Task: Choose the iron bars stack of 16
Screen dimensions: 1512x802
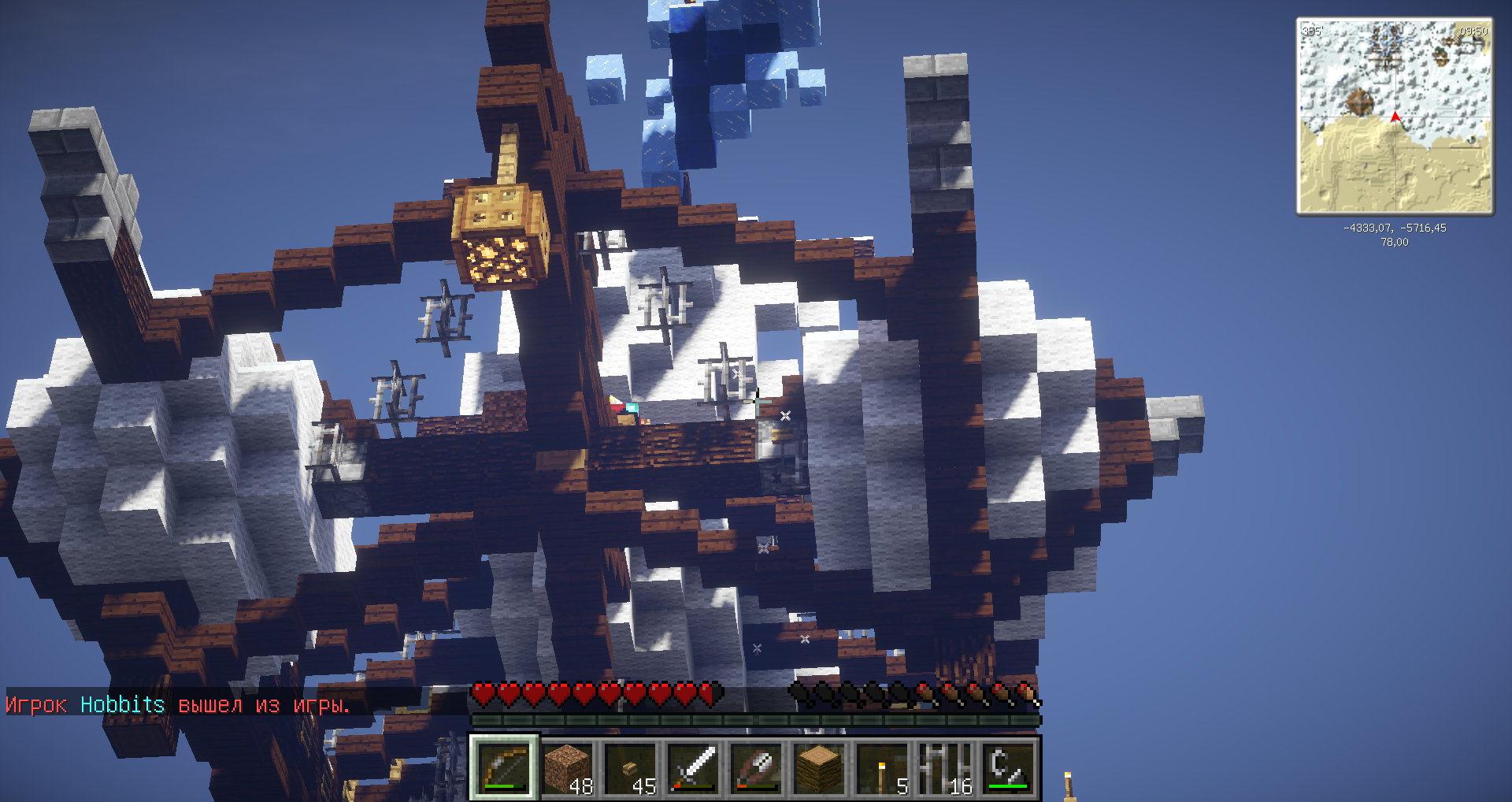Action: click(945, 768)
